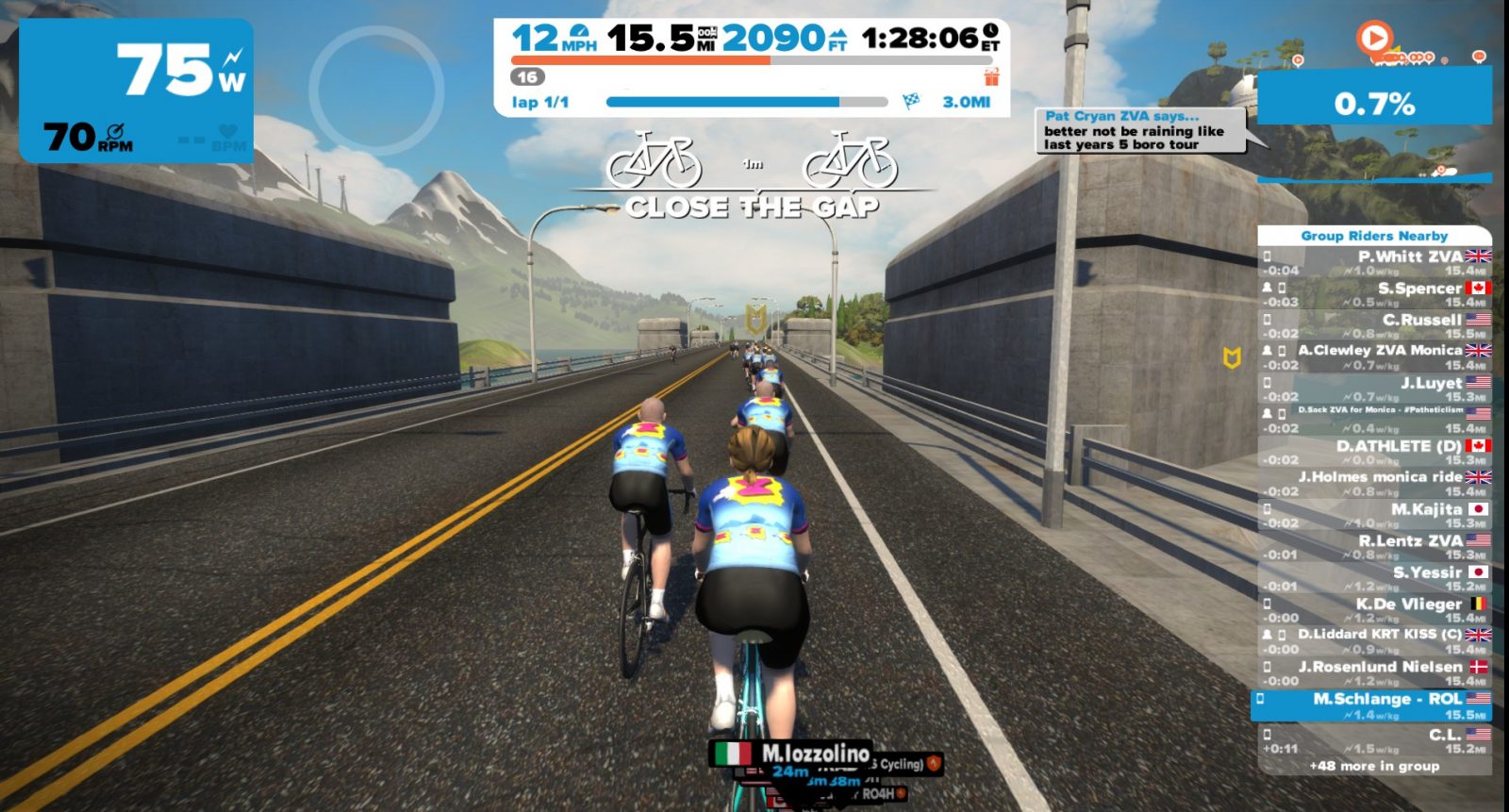This screenshot has height=812, width=1509.
Task: Select the D.Liddard KRT KISS (C) row
Action: point(1375,640)
